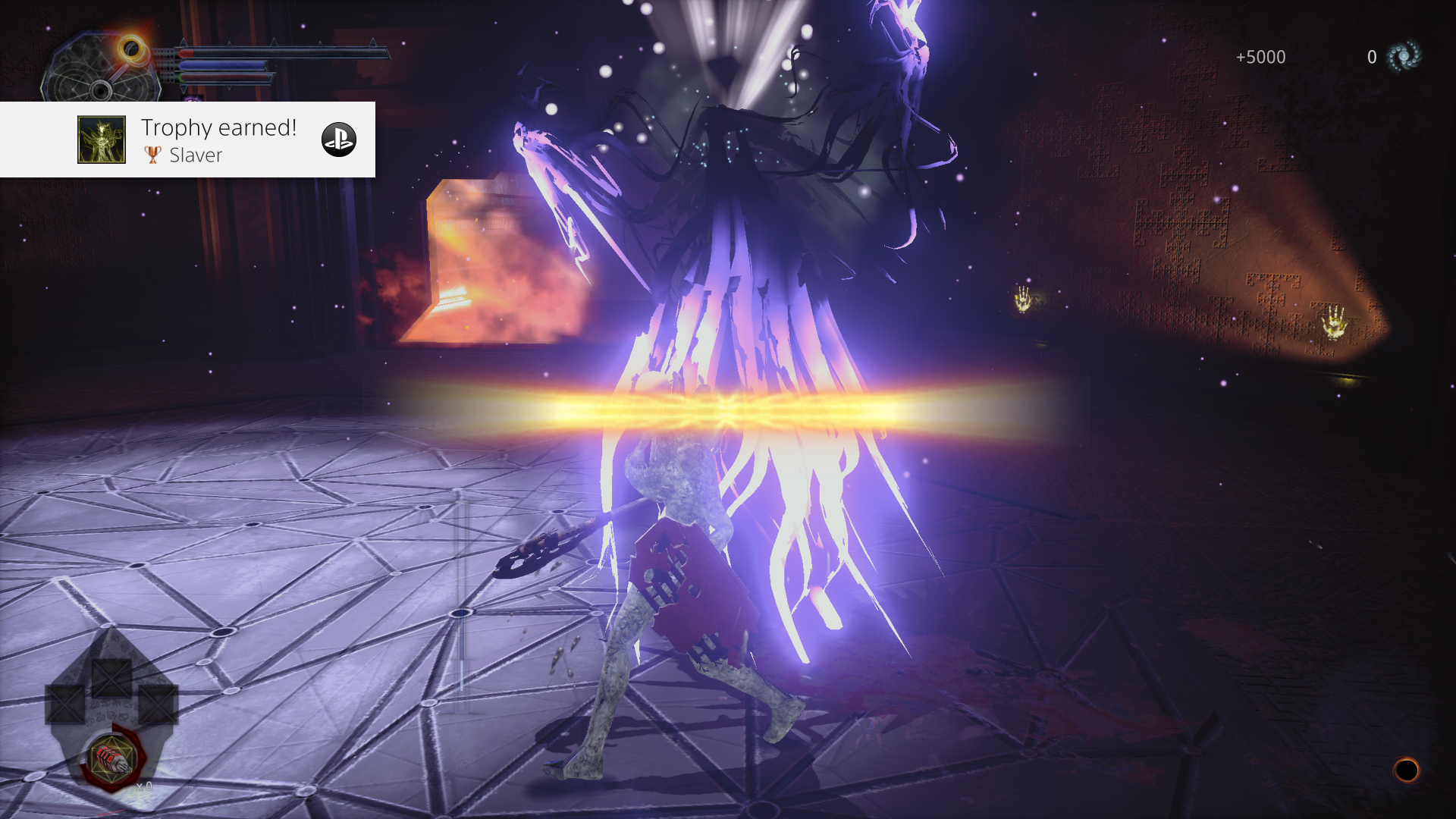
Task: Select the red consumable quick item slot
Action: coord(112,758)
